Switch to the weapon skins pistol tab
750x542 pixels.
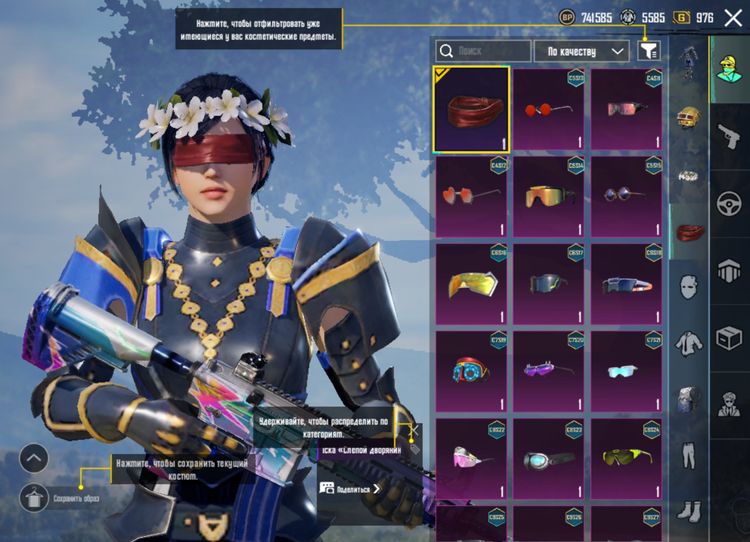[729, 136]
